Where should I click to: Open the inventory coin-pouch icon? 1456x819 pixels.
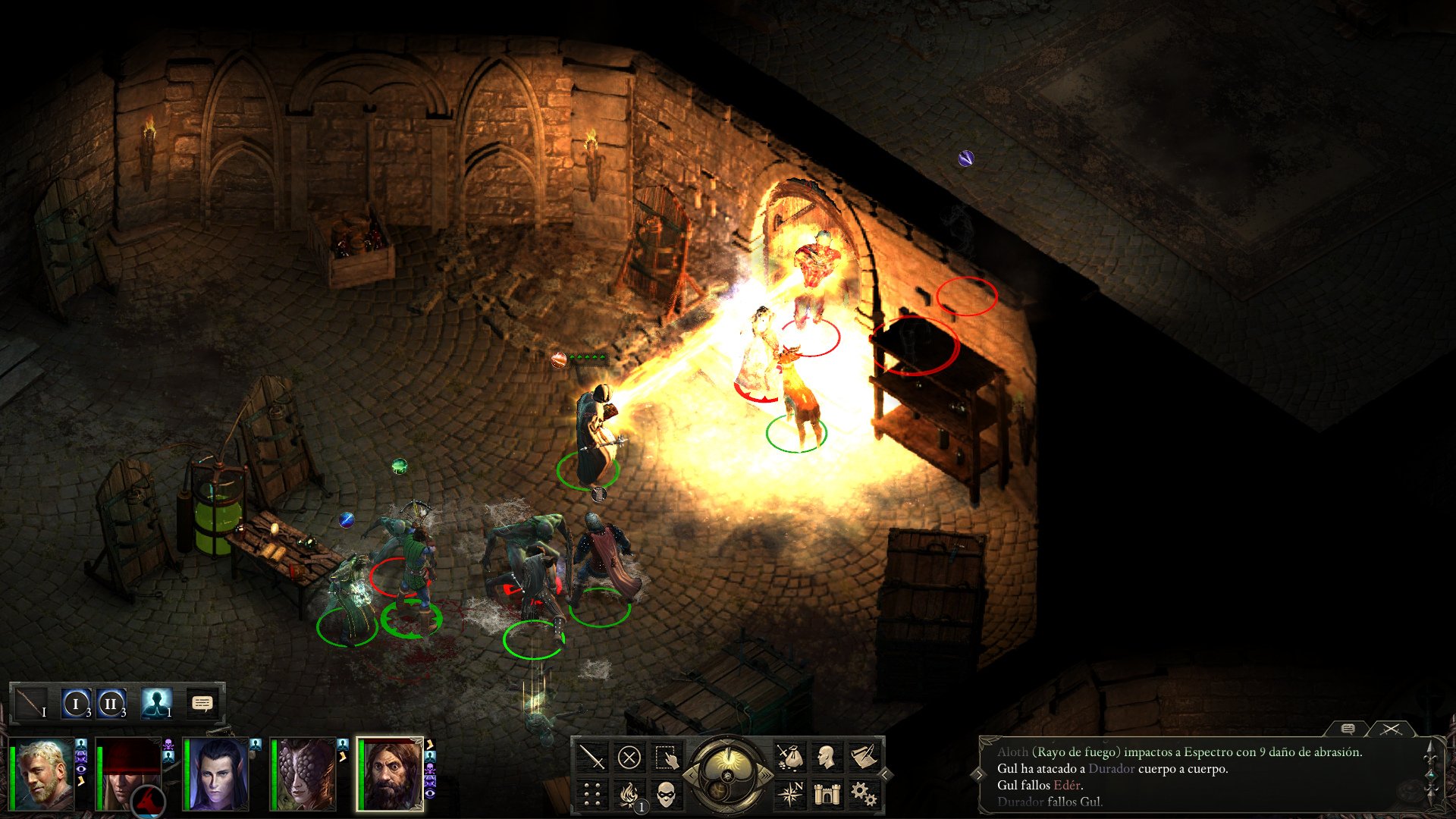[x=790, y=756]
